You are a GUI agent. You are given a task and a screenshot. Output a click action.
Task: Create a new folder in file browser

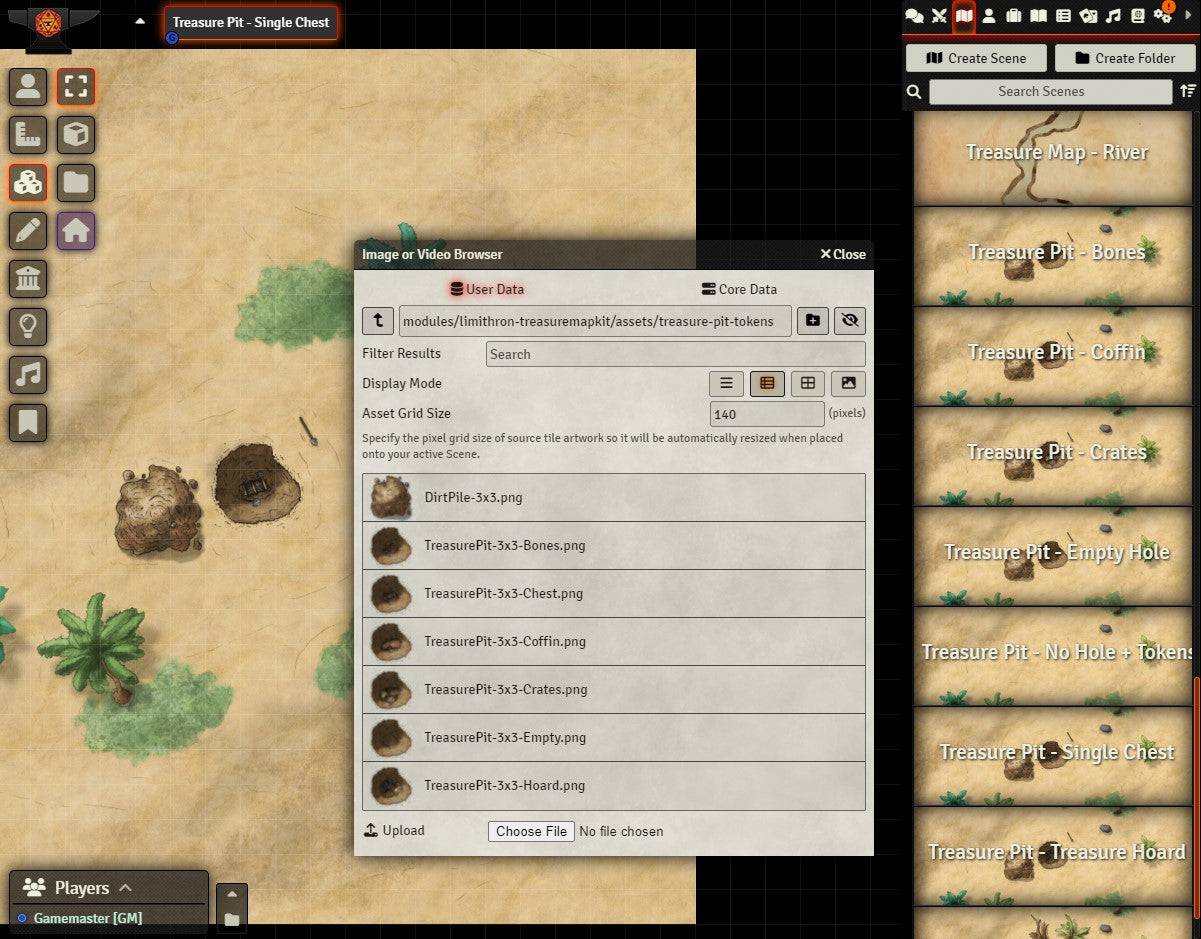(813, 320)
